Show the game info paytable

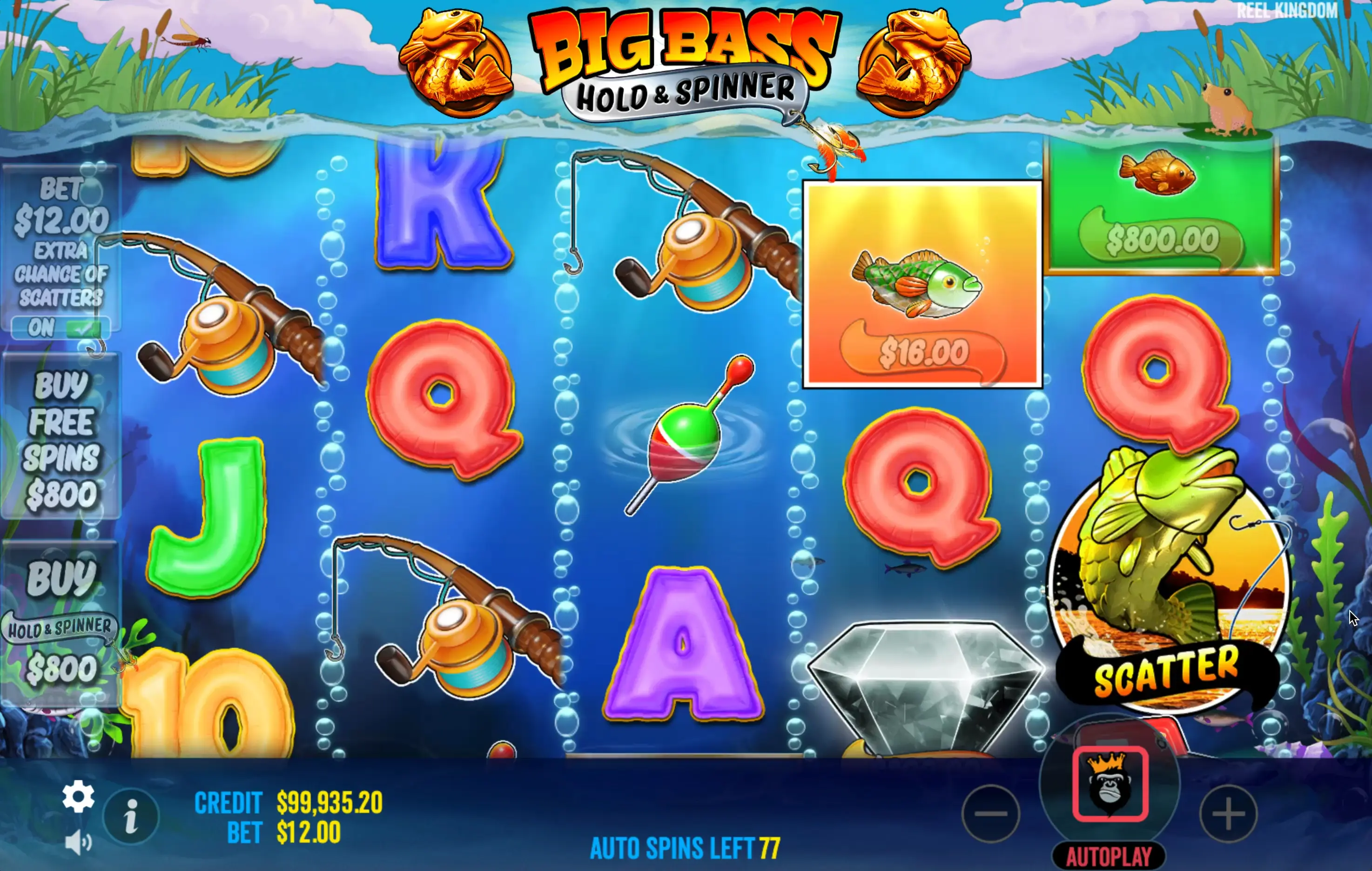131,816
